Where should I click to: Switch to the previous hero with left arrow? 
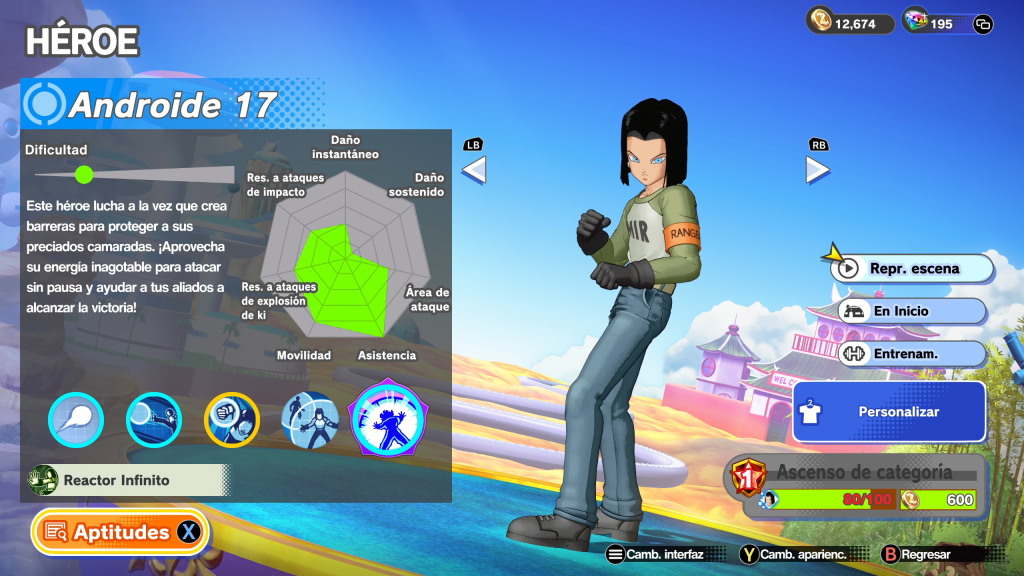473,170
